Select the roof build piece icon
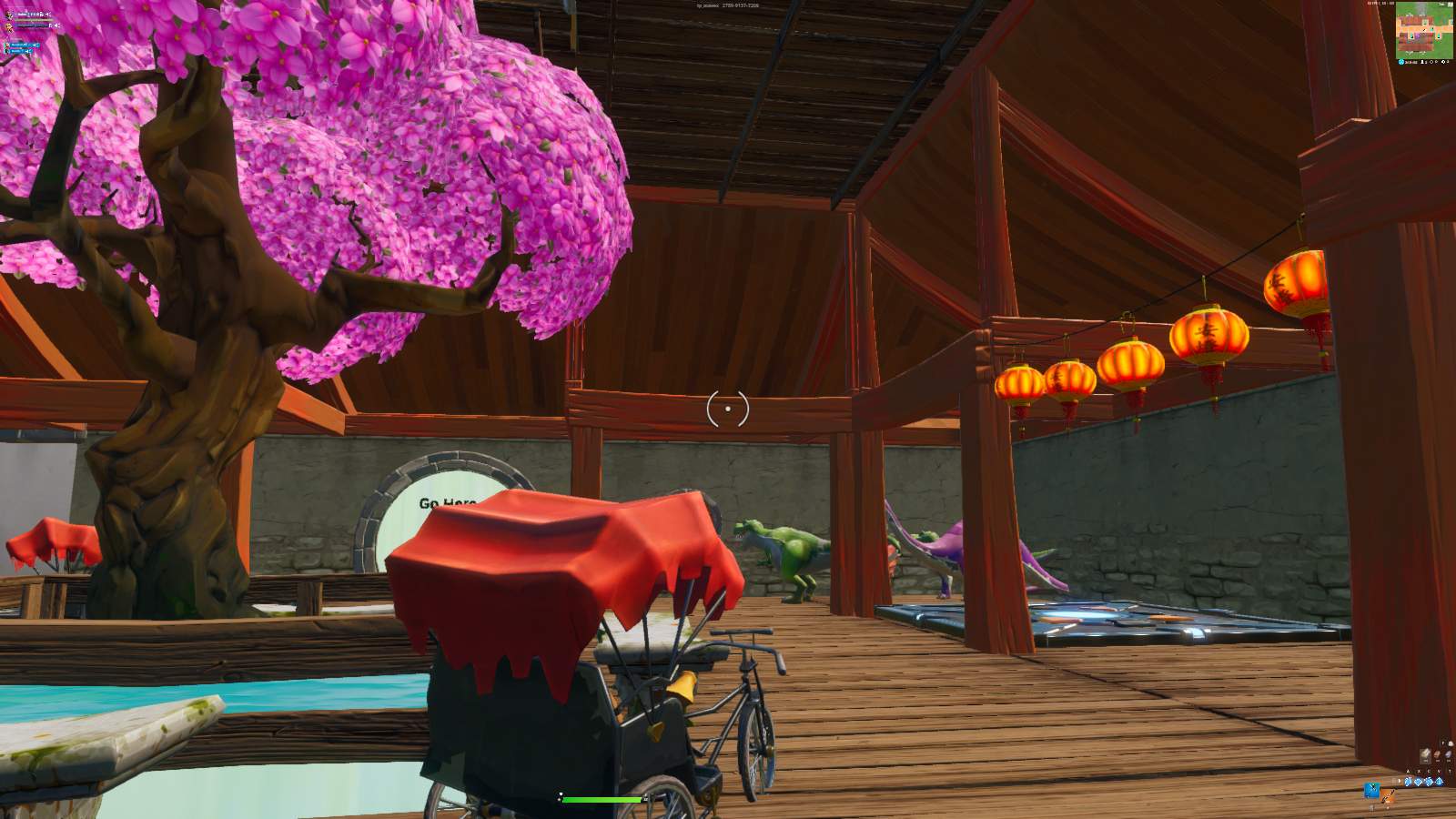1456x819 pixels. click(x=1440, y=782)
